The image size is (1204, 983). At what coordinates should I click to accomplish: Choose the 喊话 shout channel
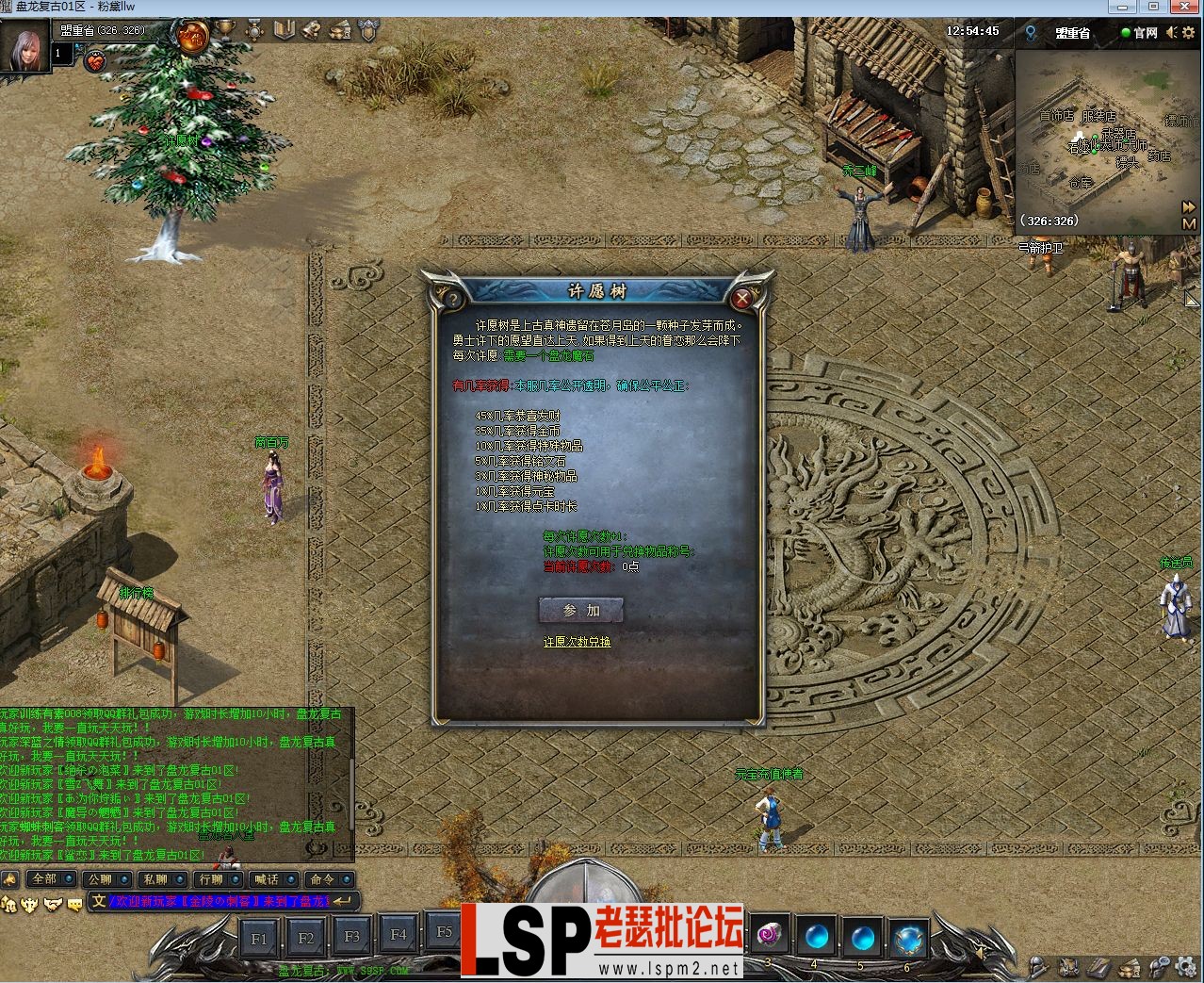tap(268, 878)
